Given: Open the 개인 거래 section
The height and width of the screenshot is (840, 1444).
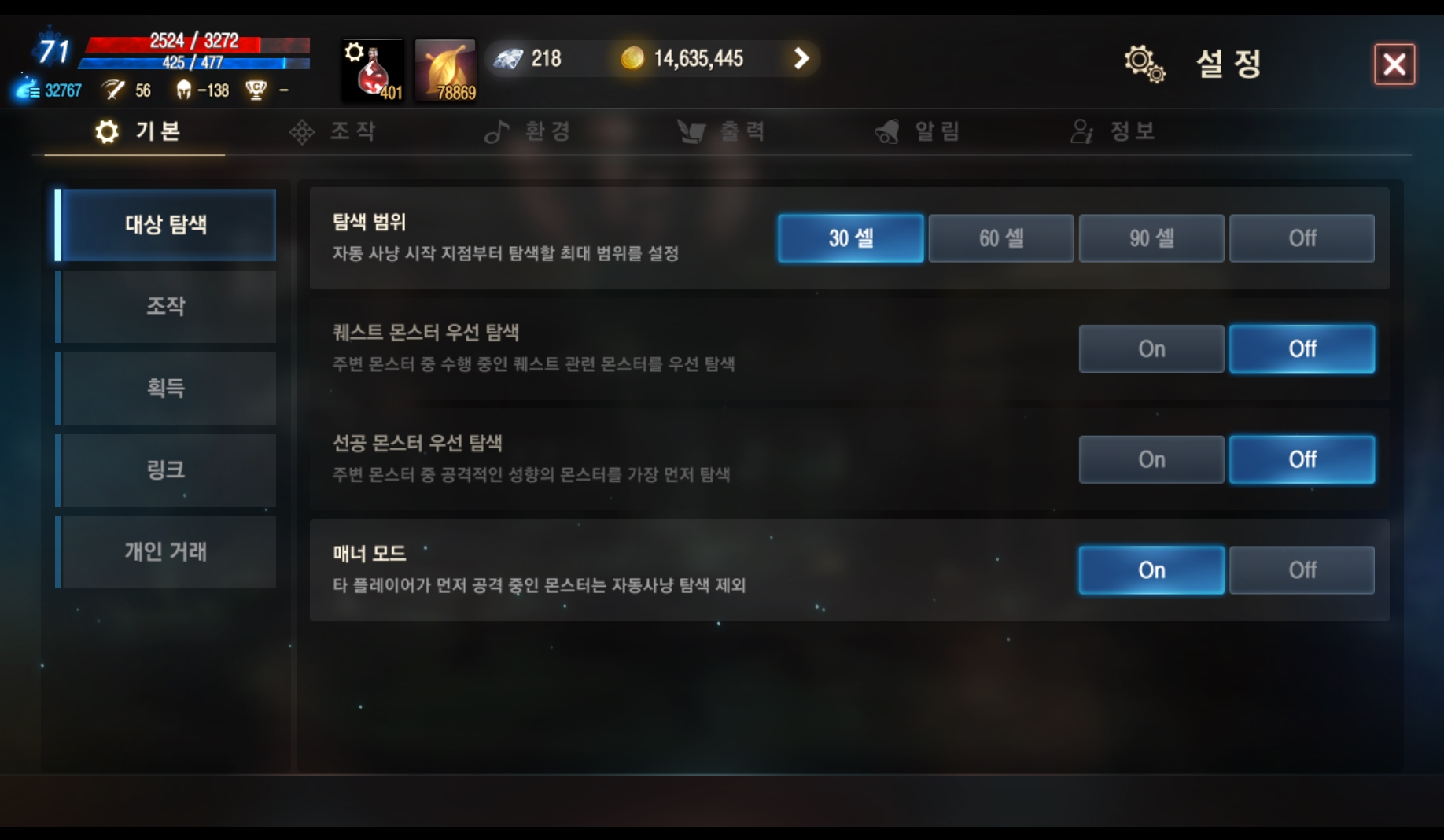Looking at the screenshot, I should (x=166, y=552).
